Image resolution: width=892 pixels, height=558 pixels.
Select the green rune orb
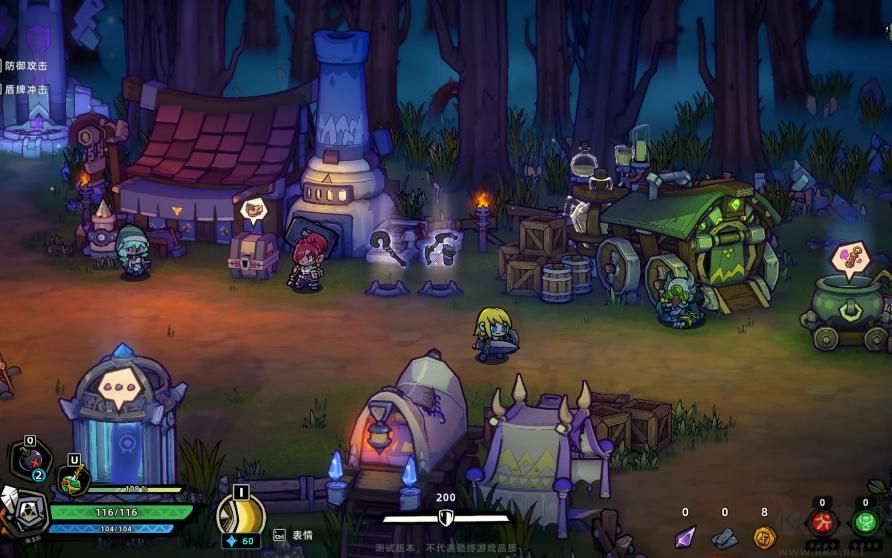click(x=865, y=523)
